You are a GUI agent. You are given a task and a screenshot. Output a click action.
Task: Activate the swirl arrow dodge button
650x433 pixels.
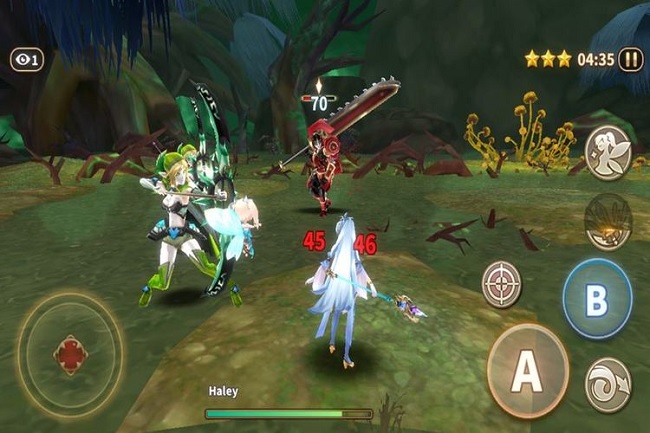(608, 385)
